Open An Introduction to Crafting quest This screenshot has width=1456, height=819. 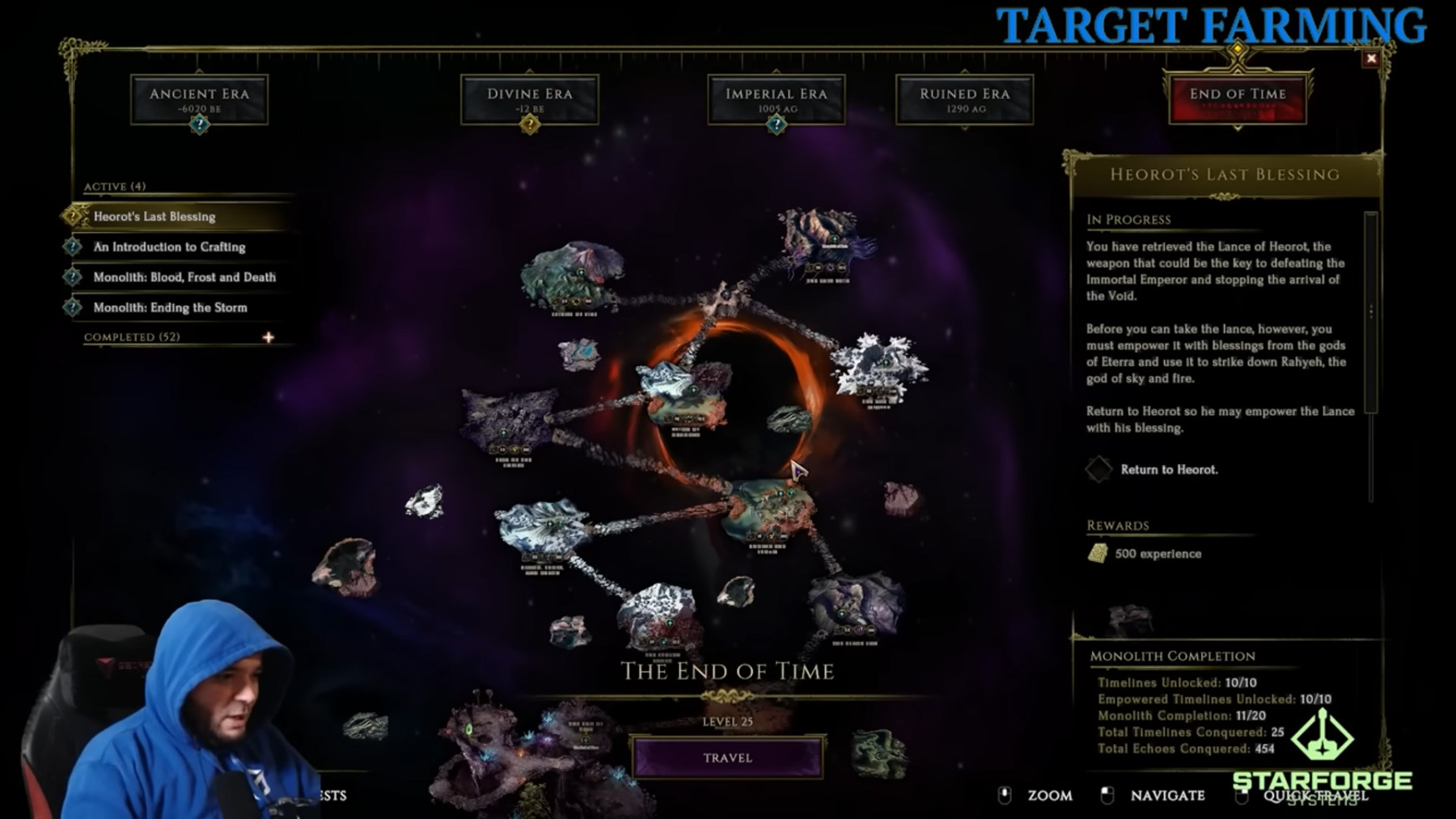pyautogui.click(x=169, y=247)
